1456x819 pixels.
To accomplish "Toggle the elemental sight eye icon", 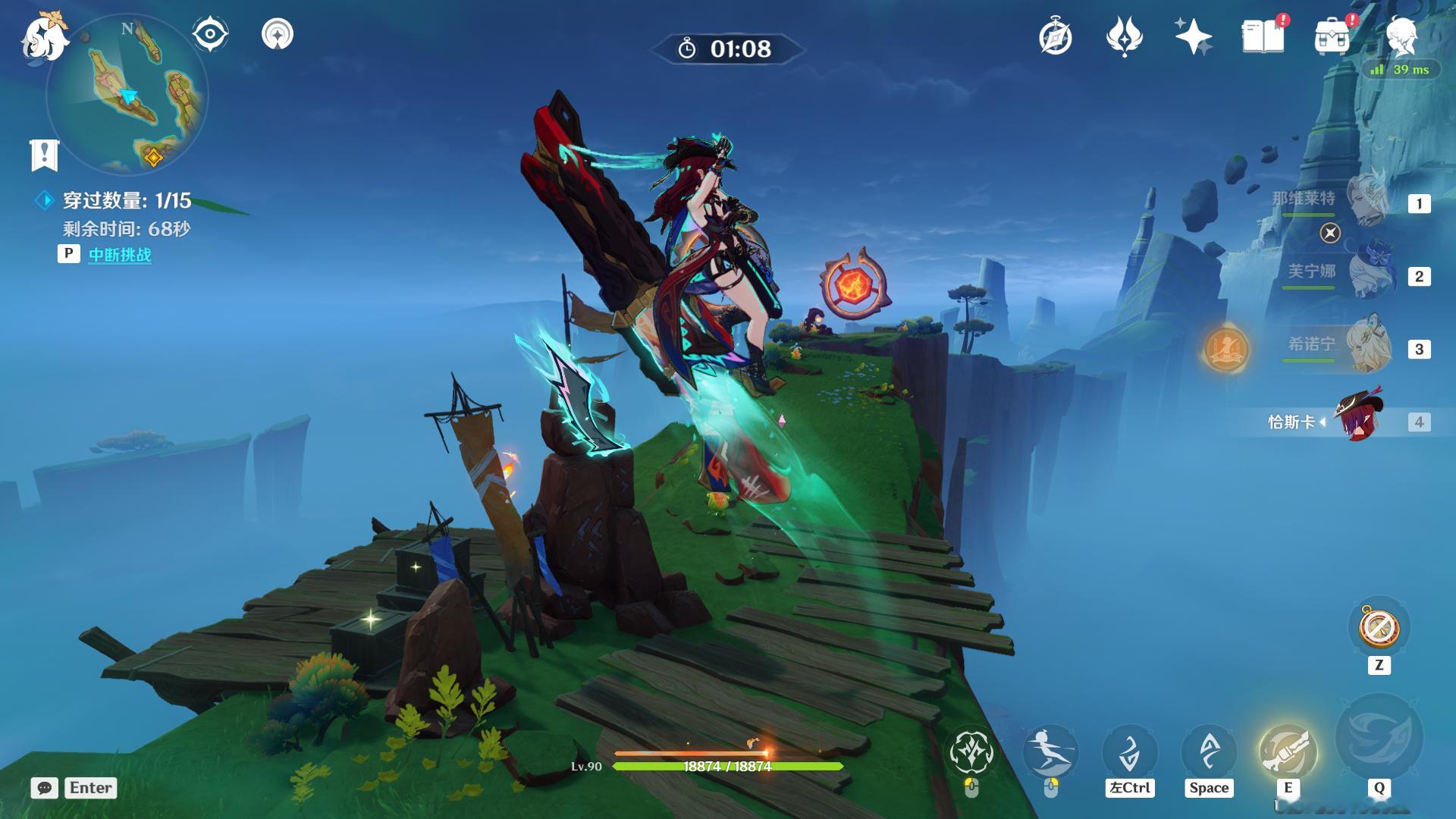I will coord(210,34).
